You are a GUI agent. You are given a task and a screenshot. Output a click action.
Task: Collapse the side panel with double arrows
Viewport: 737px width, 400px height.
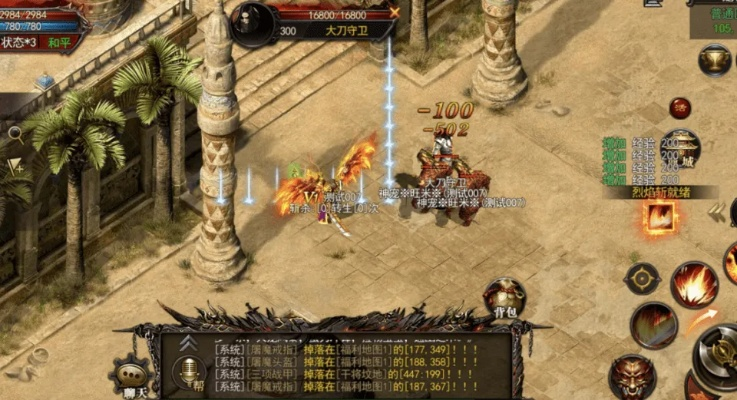coord(716,211)
